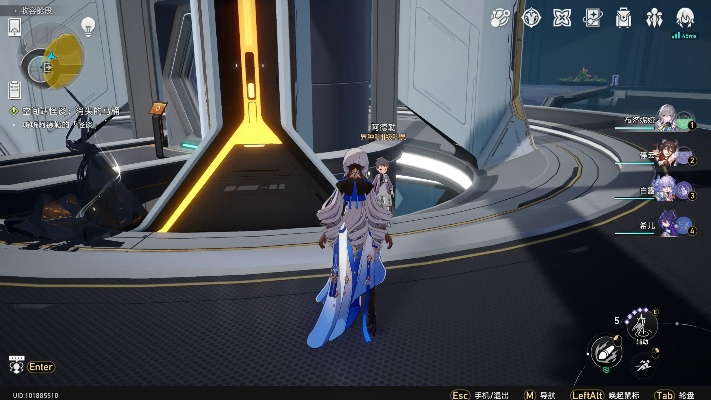711x400 pixels.
Task: Click the four-pointed star knot icon
Action: [563, 17]
